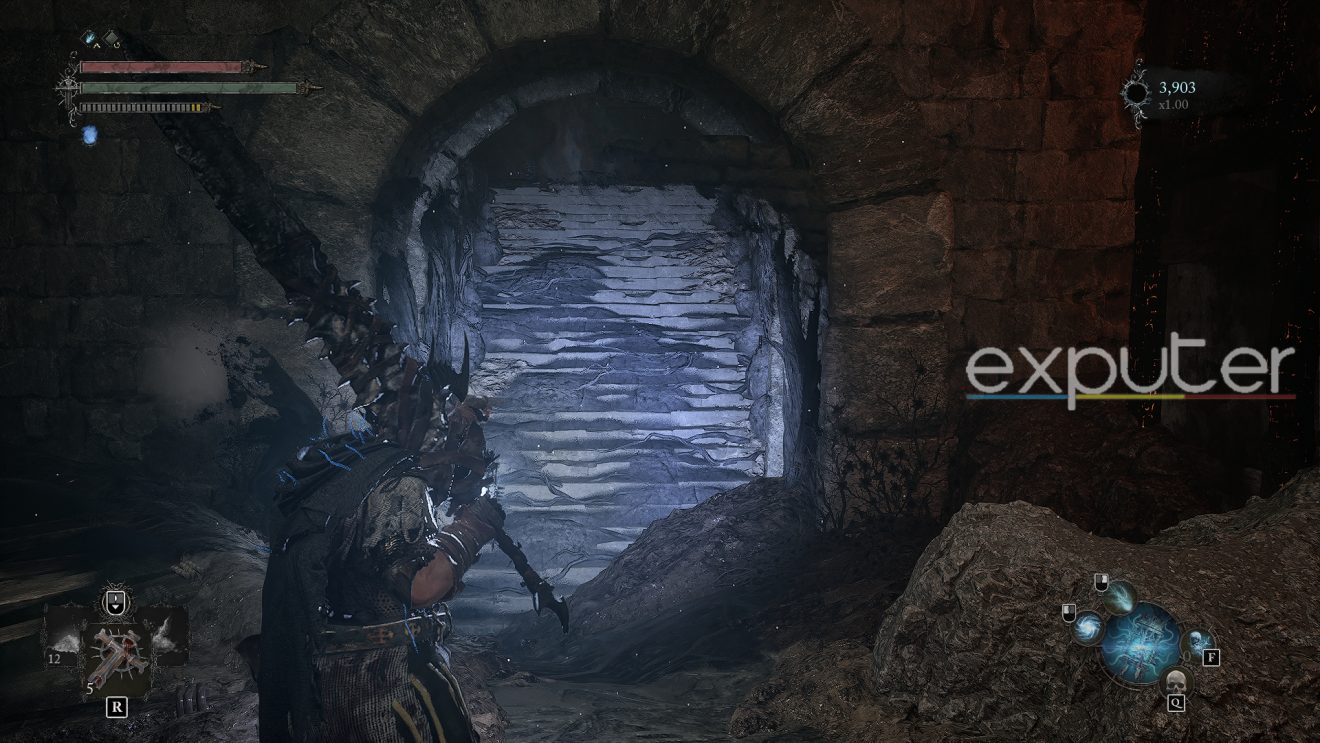Click the skull ability icon above the Q prompt
Viewport: 1320px width, 743px height.
tap(1176, 681)
